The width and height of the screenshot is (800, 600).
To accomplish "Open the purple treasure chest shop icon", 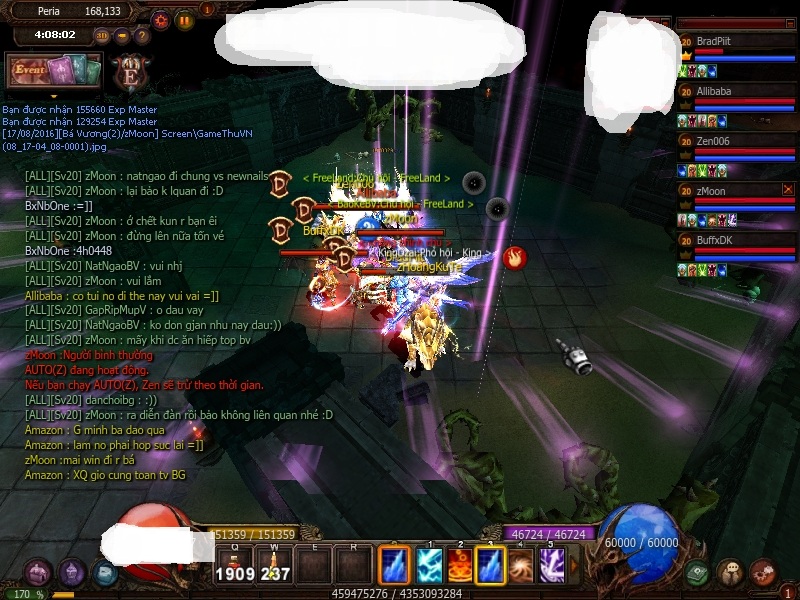I will [38, 573].
